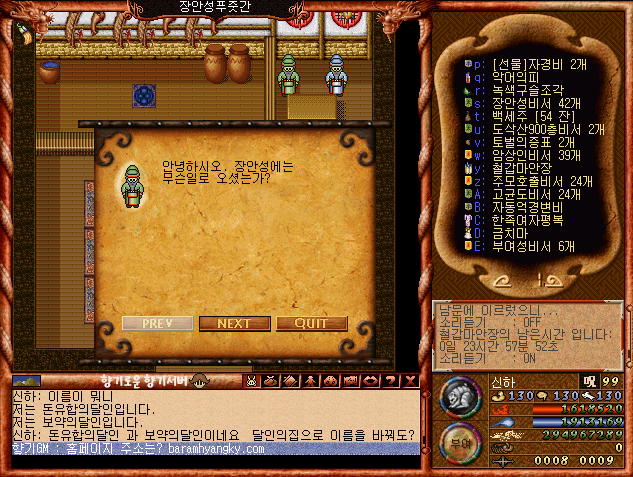
Task: Use the 백세주 item entry
Action: pos(530,116)
